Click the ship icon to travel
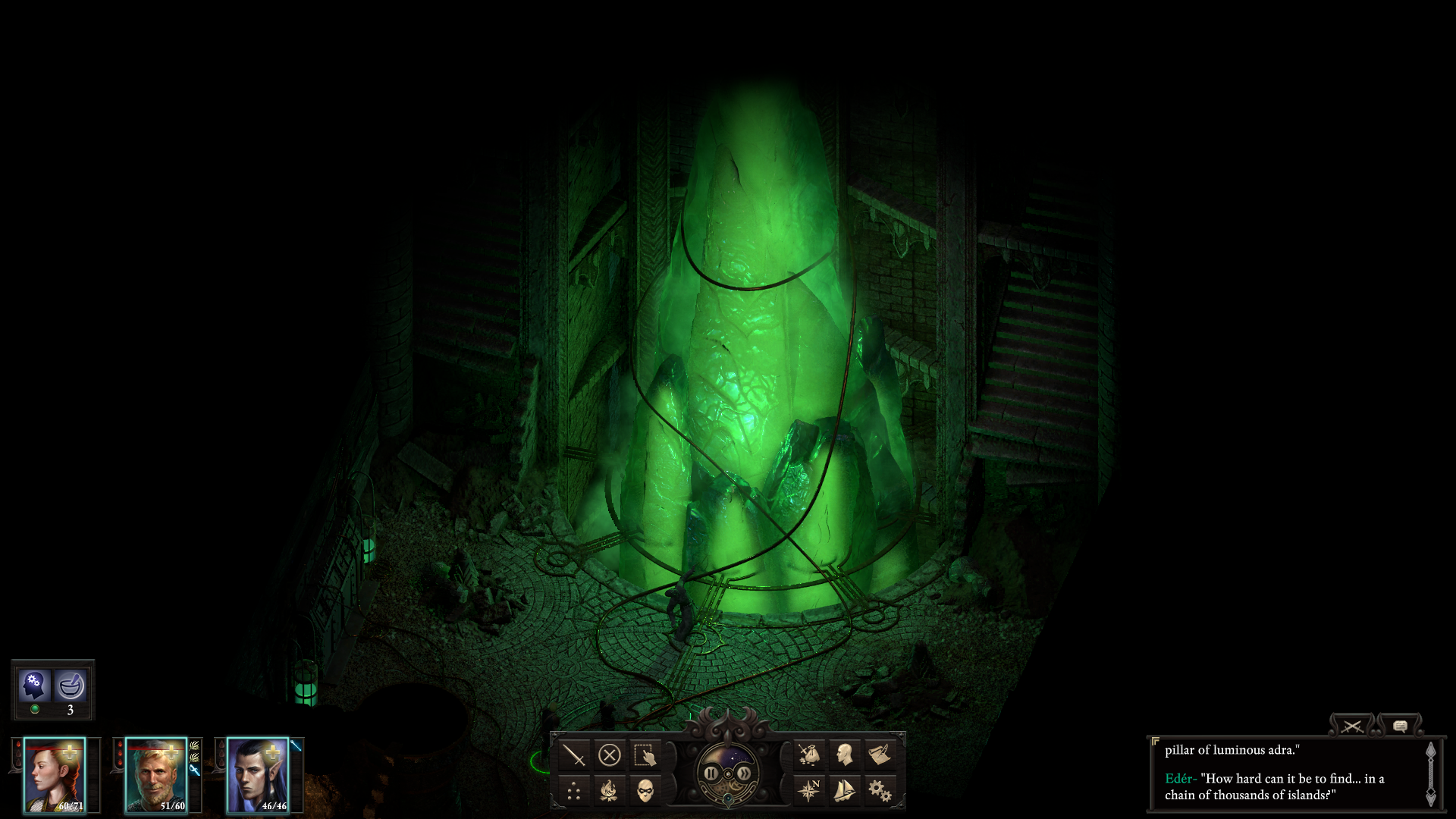 pos(843,791)
